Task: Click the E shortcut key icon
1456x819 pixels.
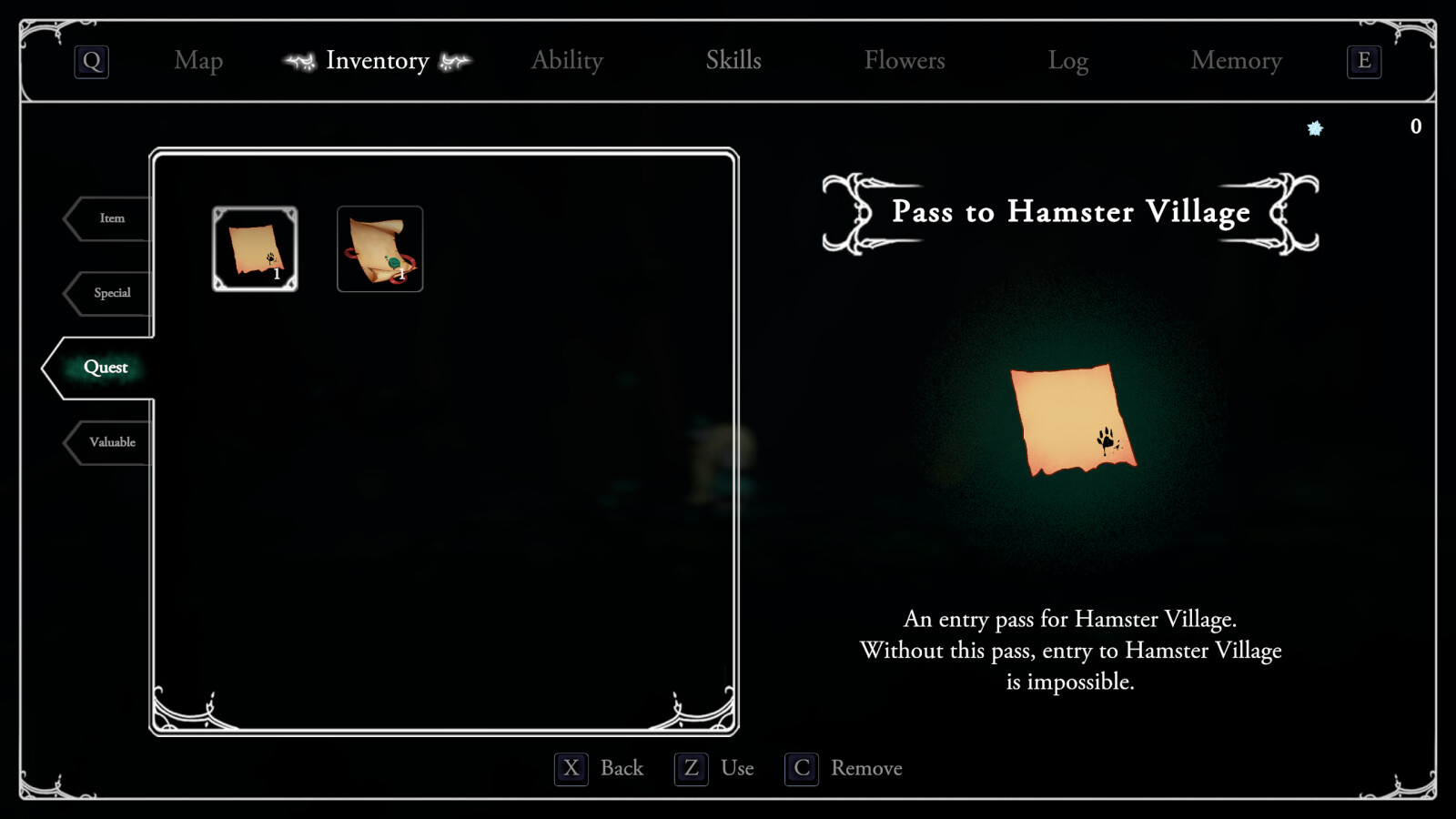Action: click(1364, 62)
